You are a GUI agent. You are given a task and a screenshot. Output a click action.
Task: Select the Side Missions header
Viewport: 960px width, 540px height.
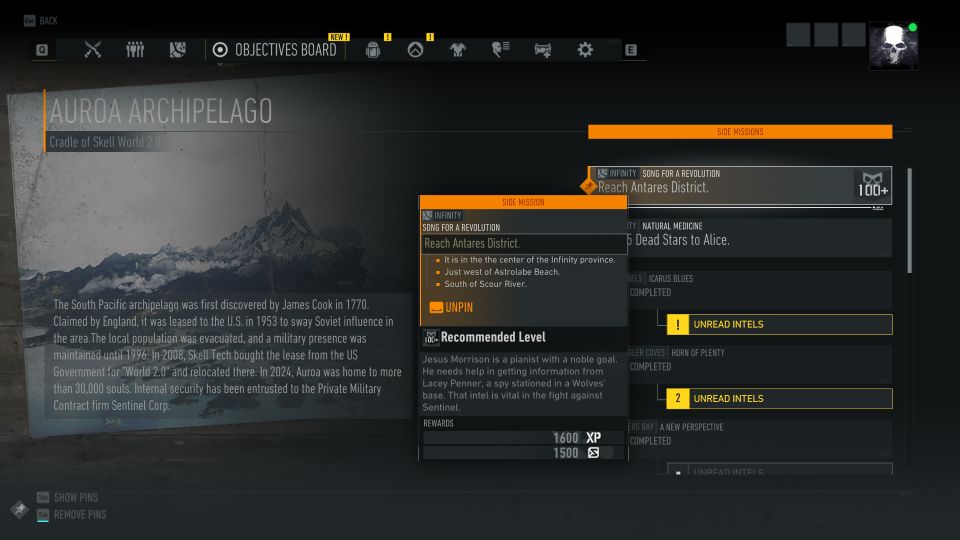(740, 131)
